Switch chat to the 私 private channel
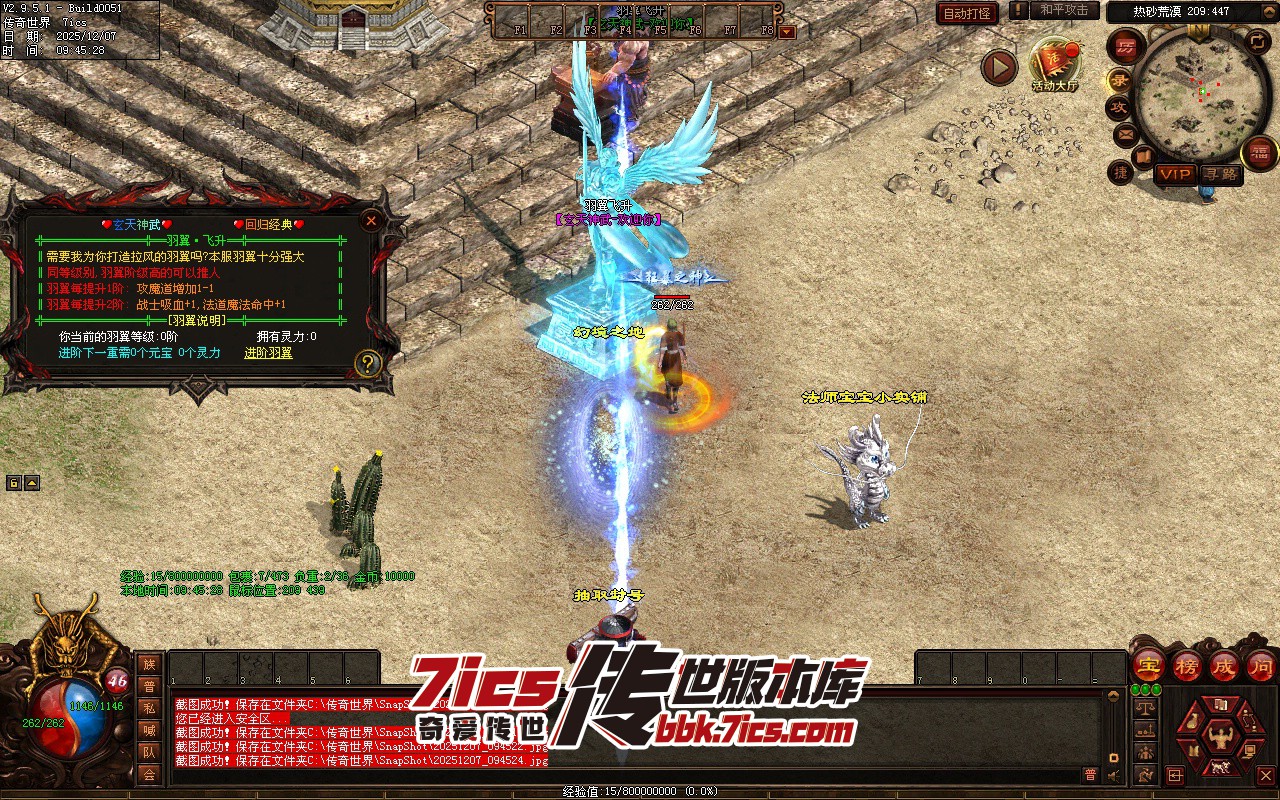 [149, 708]
